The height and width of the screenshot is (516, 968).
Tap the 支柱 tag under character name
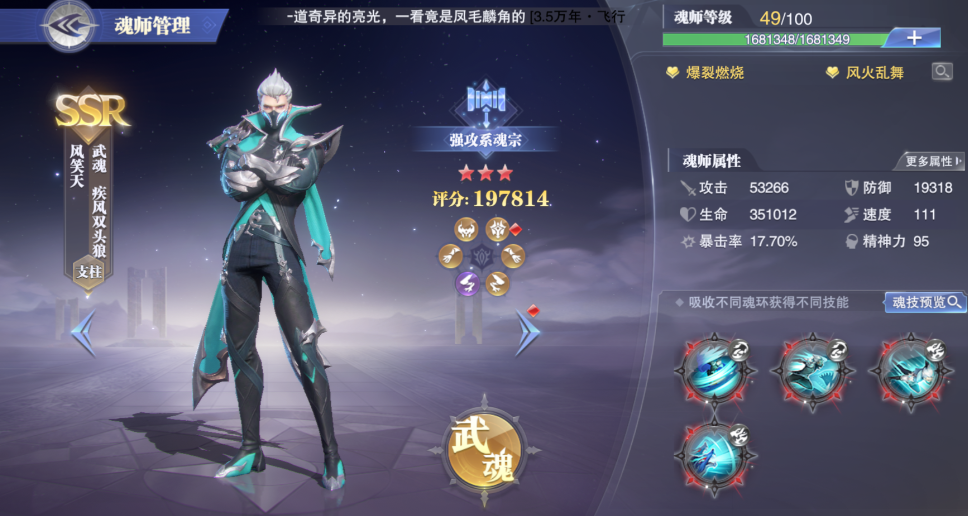pyautogui.click(x=89, y=271)
